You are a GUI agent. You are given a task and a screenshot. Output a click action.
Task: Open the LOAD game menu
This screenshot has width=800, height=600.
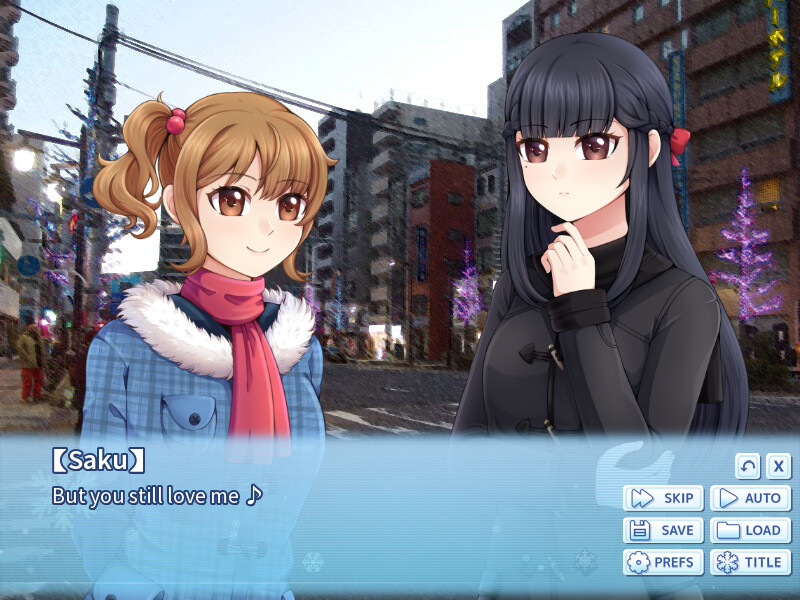pyautogui.click(x=750, y=530)
